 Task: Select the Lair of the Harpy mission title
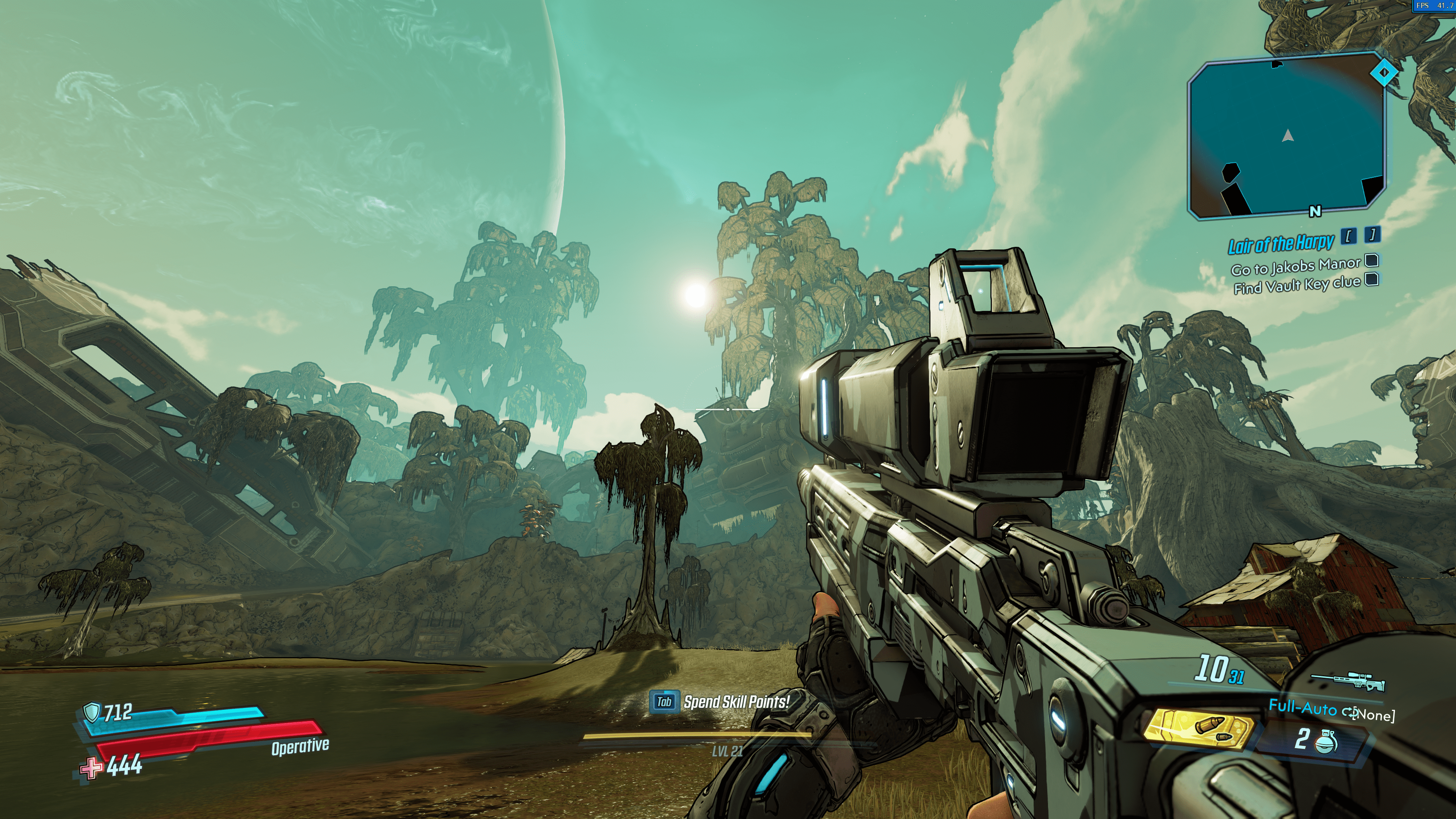[1281, 243]
